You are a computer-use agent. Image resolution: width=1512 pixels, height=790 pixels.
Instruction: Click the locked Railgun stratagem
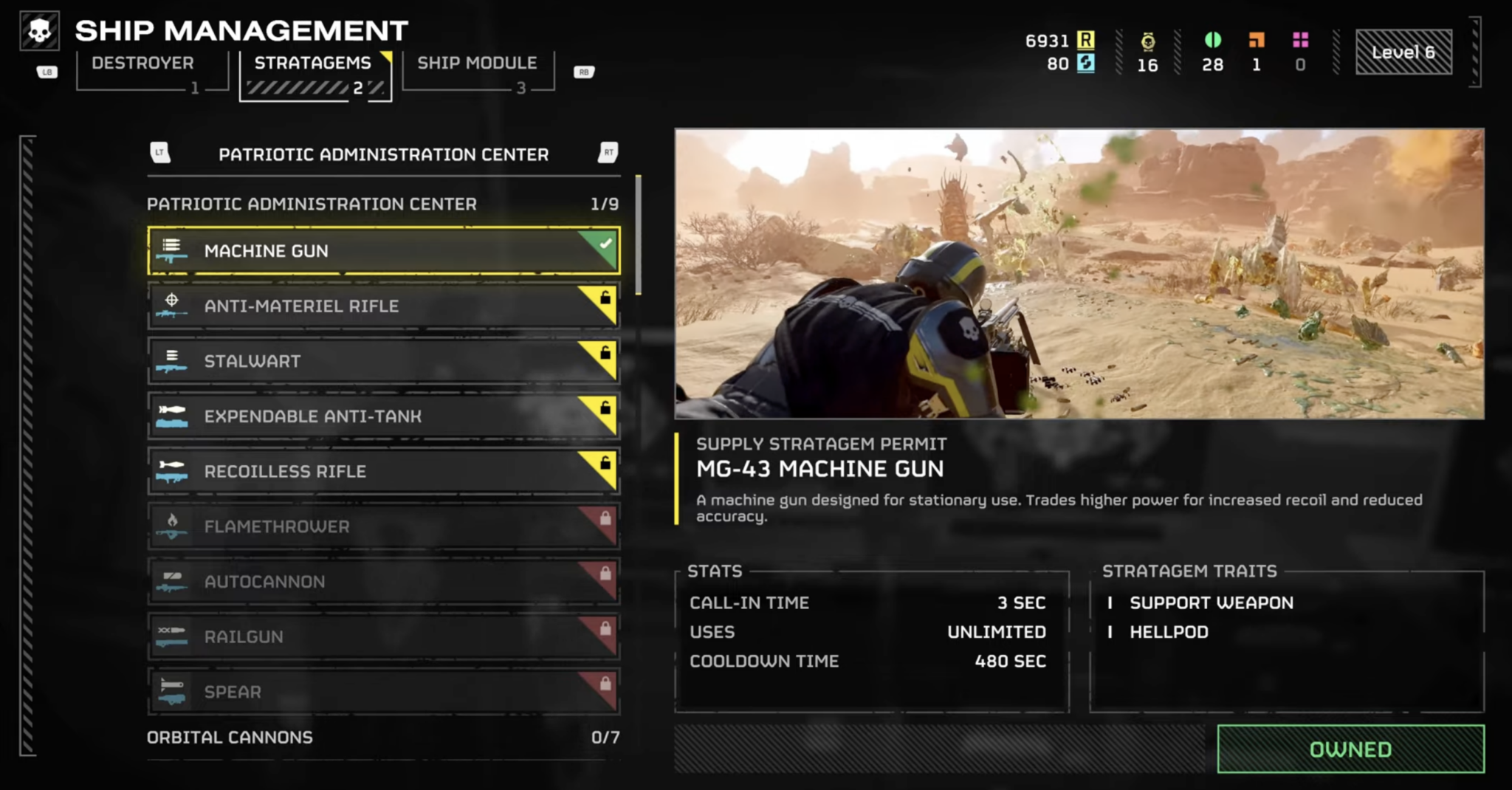pos(383,636)
